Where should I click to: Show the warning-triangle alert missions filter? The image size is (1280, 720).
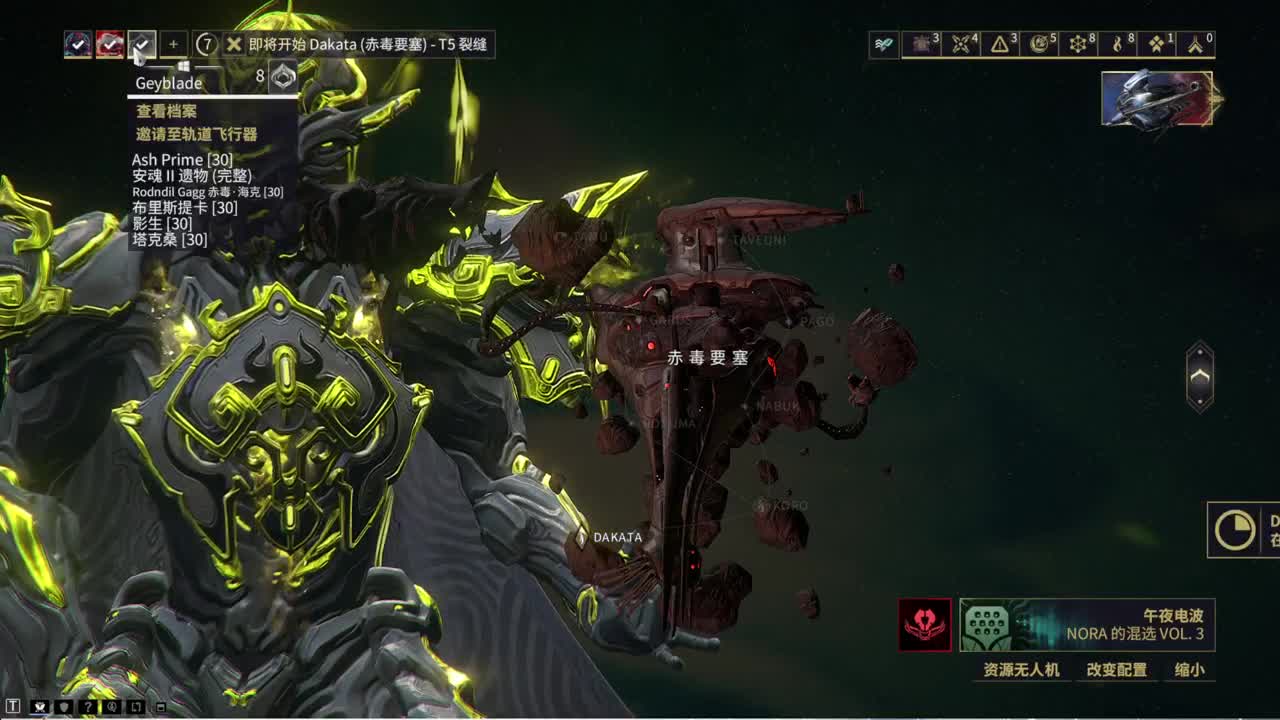(x=1002, y=44)
